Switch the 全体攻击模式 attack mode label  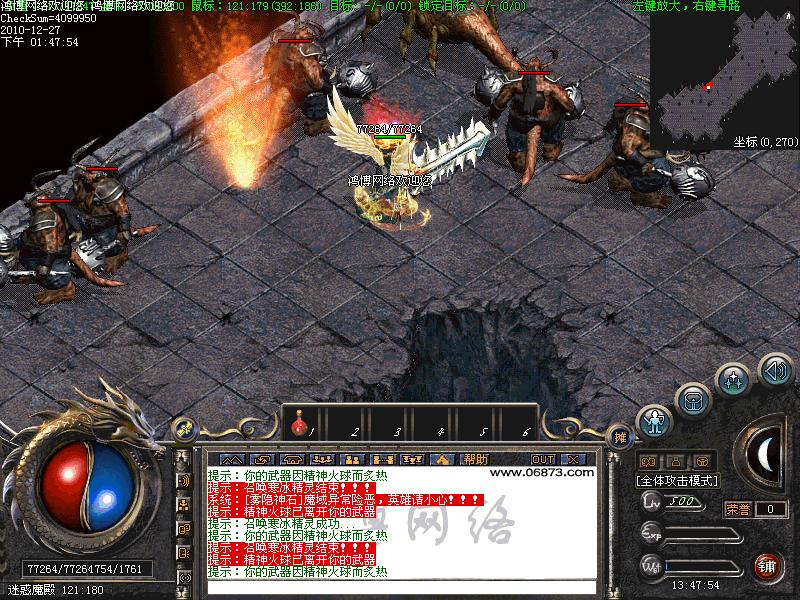tap(677, 480)
